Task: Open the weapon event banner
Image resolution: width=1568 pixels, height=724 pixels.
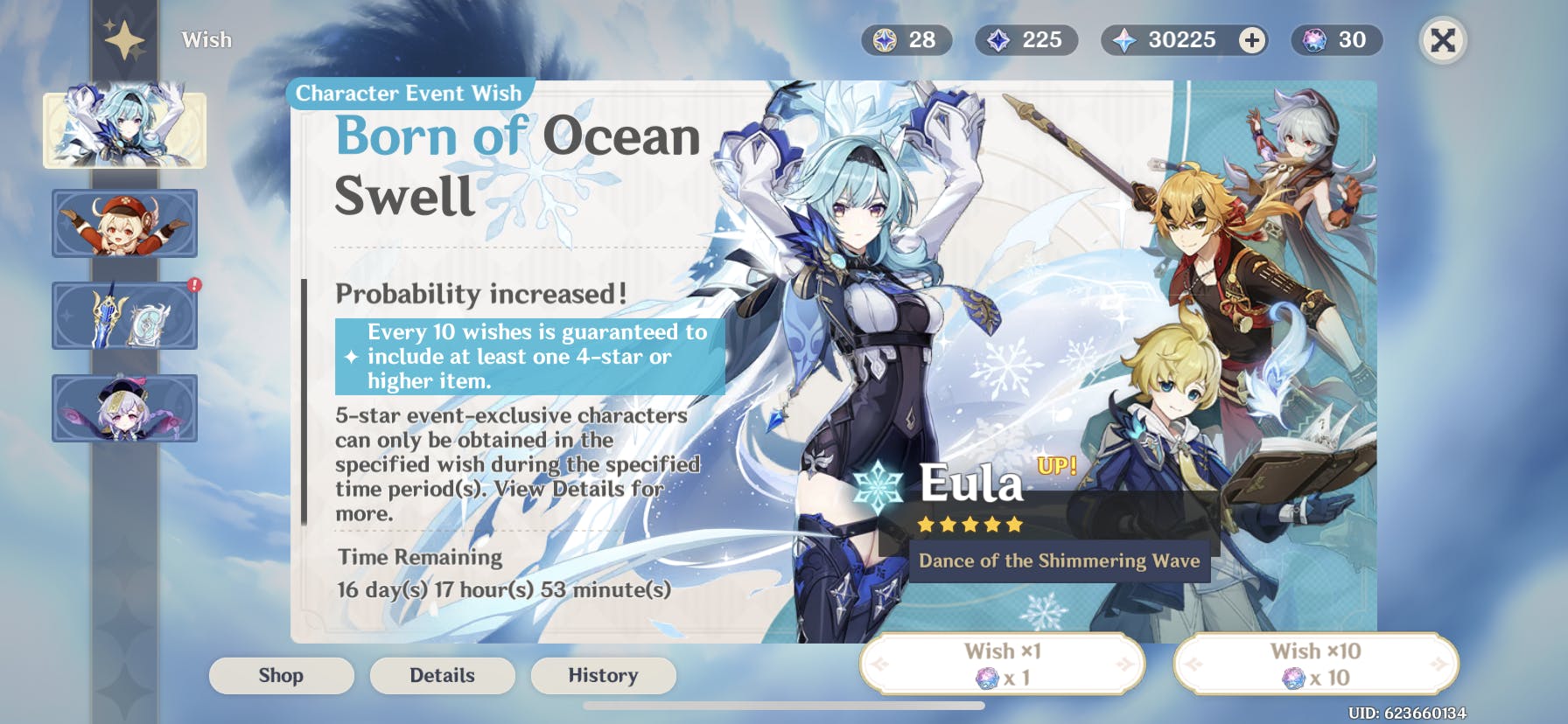Action: coord(124,316)
